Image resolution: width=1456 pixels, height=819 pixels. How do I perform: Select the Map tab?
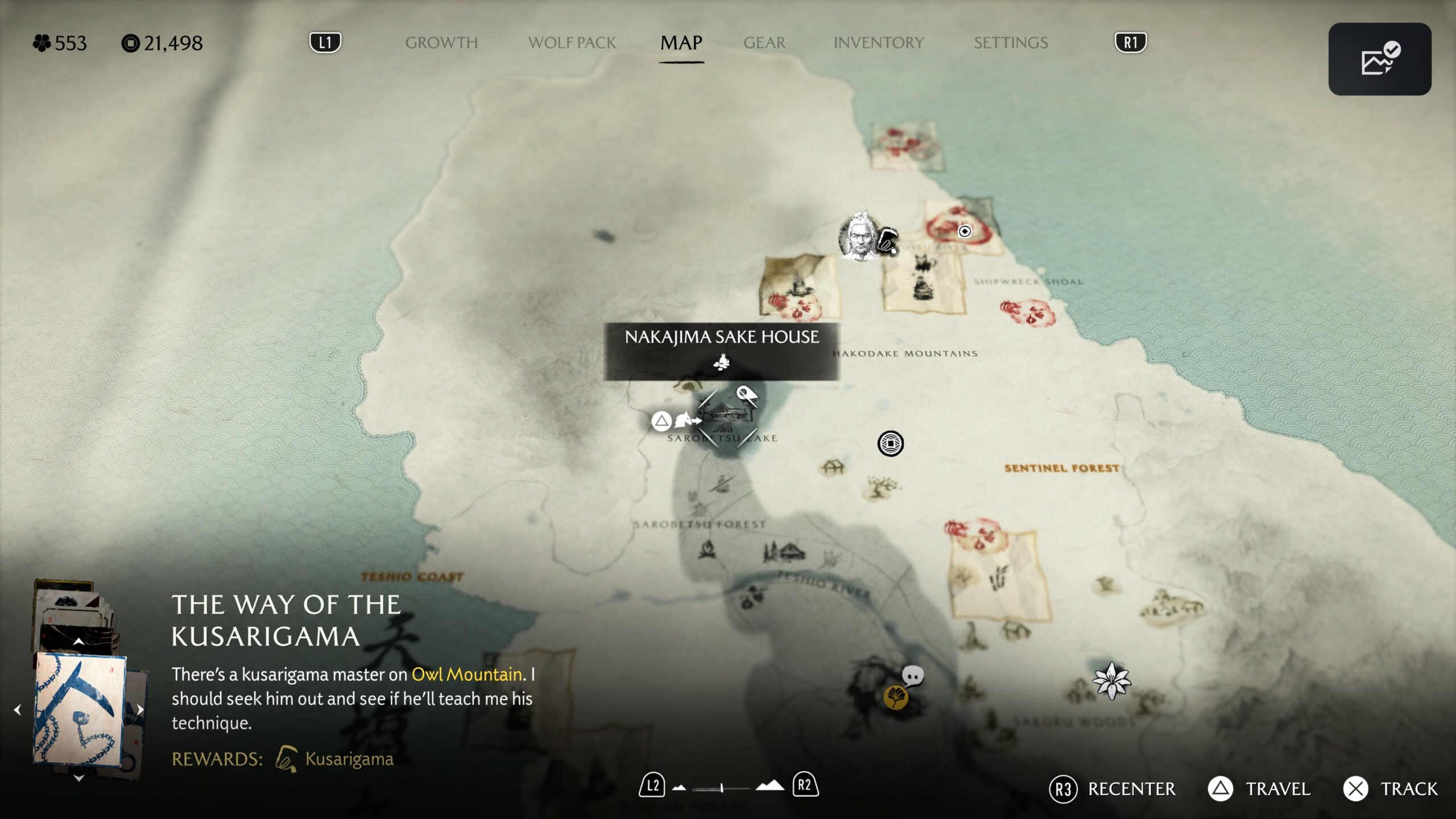[681, 43]
